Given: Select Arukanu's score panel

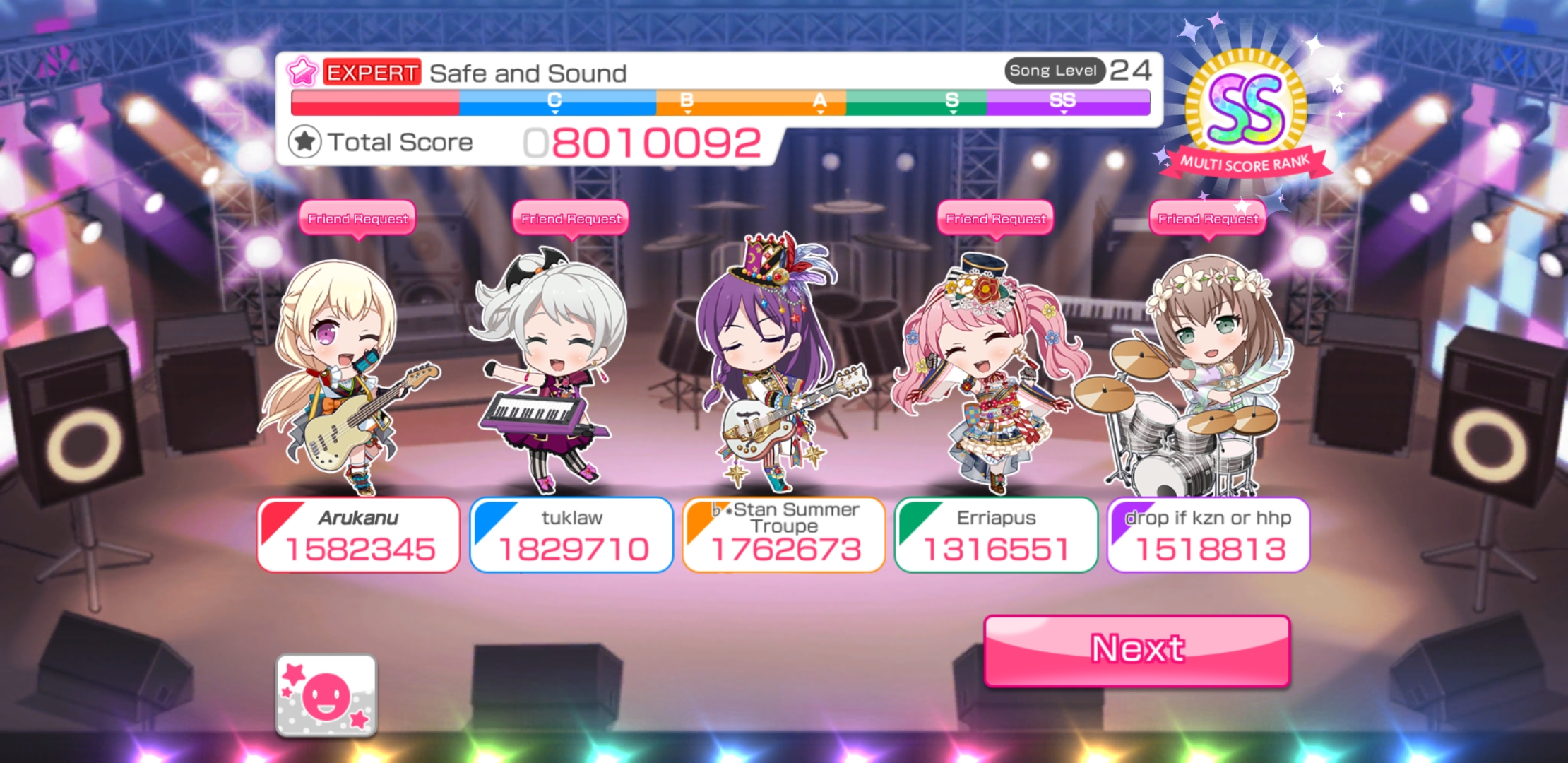Looking at the screenshot, I should pos(358,535).
